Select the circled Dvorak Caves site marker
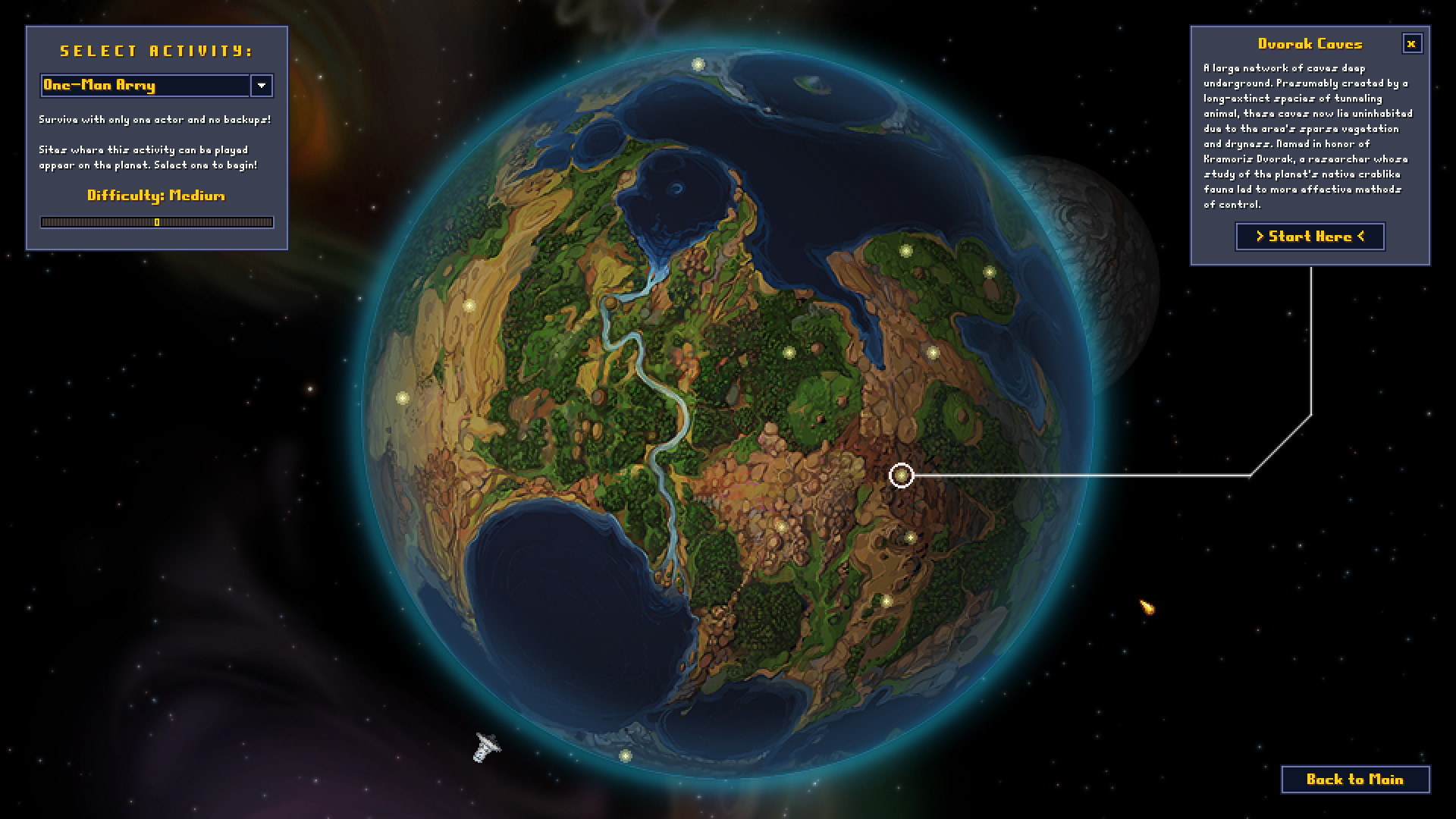Viewport: 1456px width, 819px height. click(901, 475)
